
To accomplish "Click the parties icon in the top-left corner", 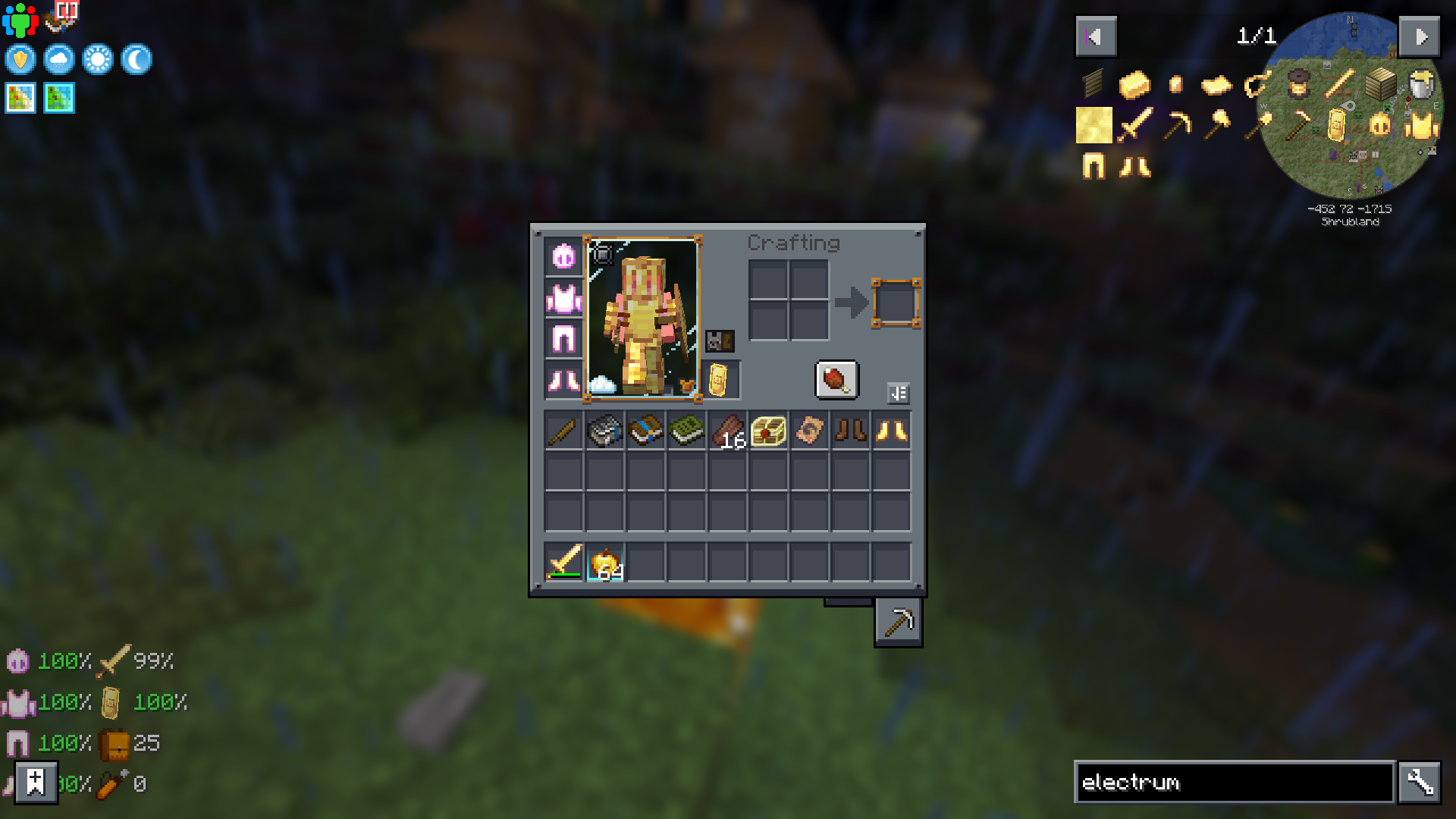I will [x=20, y=19].
